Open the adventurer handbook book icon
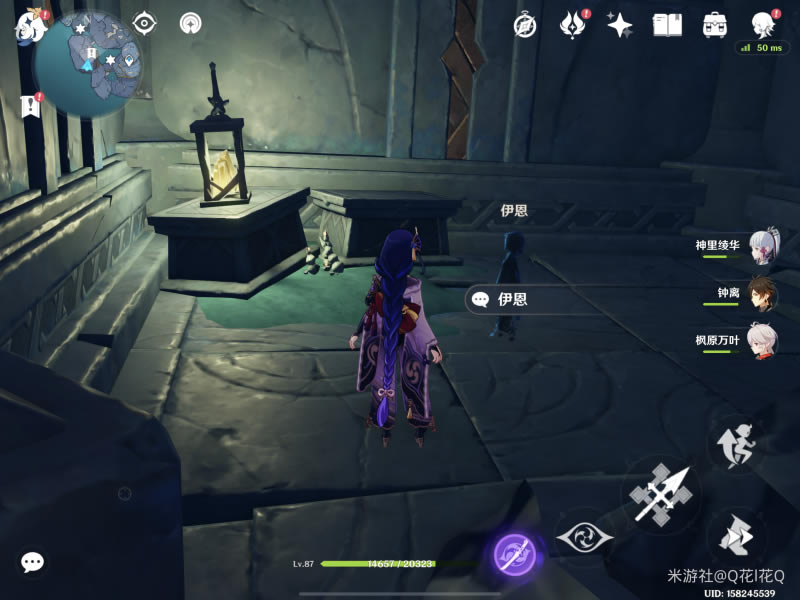This screenshot has width=800, height=600. [667, 25]
